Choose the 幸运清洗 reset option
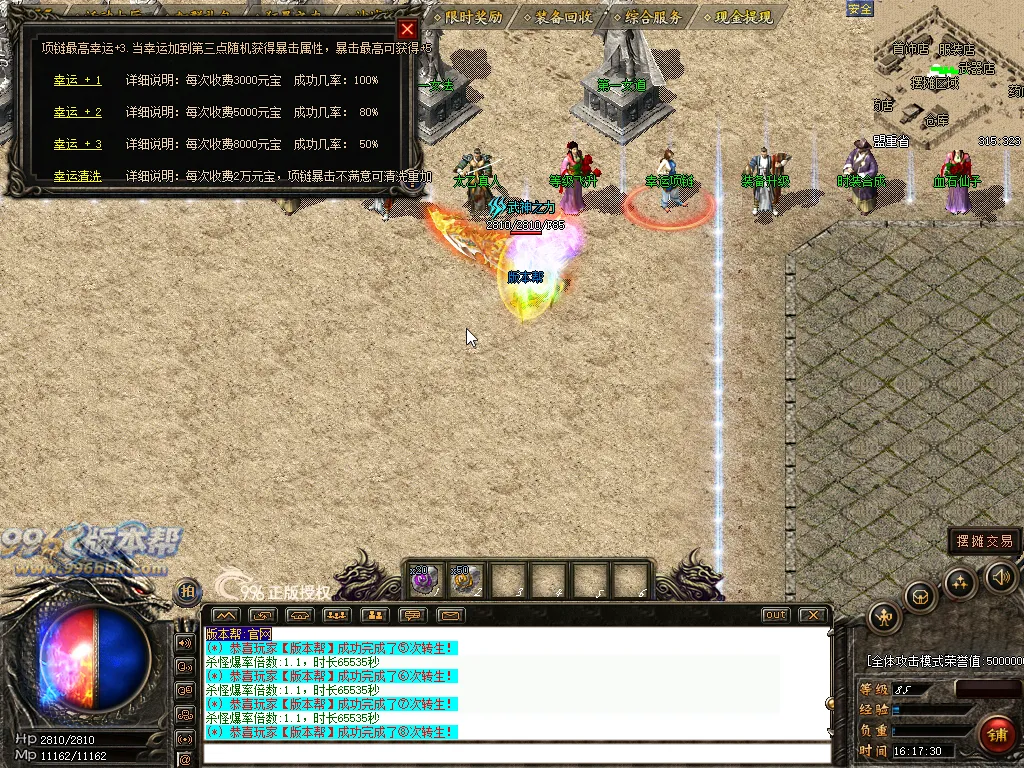Viewport: 1024px width, 768px height. point(77,176)
